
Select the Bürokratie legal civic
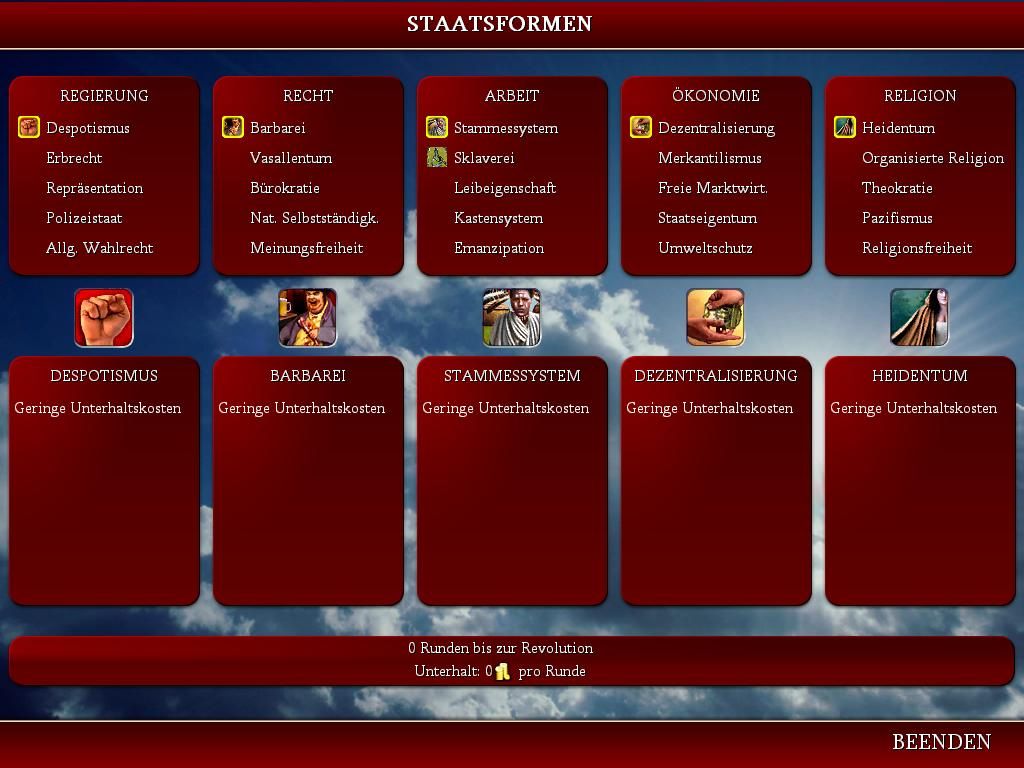pyautogui.click(x=285, y=188)
